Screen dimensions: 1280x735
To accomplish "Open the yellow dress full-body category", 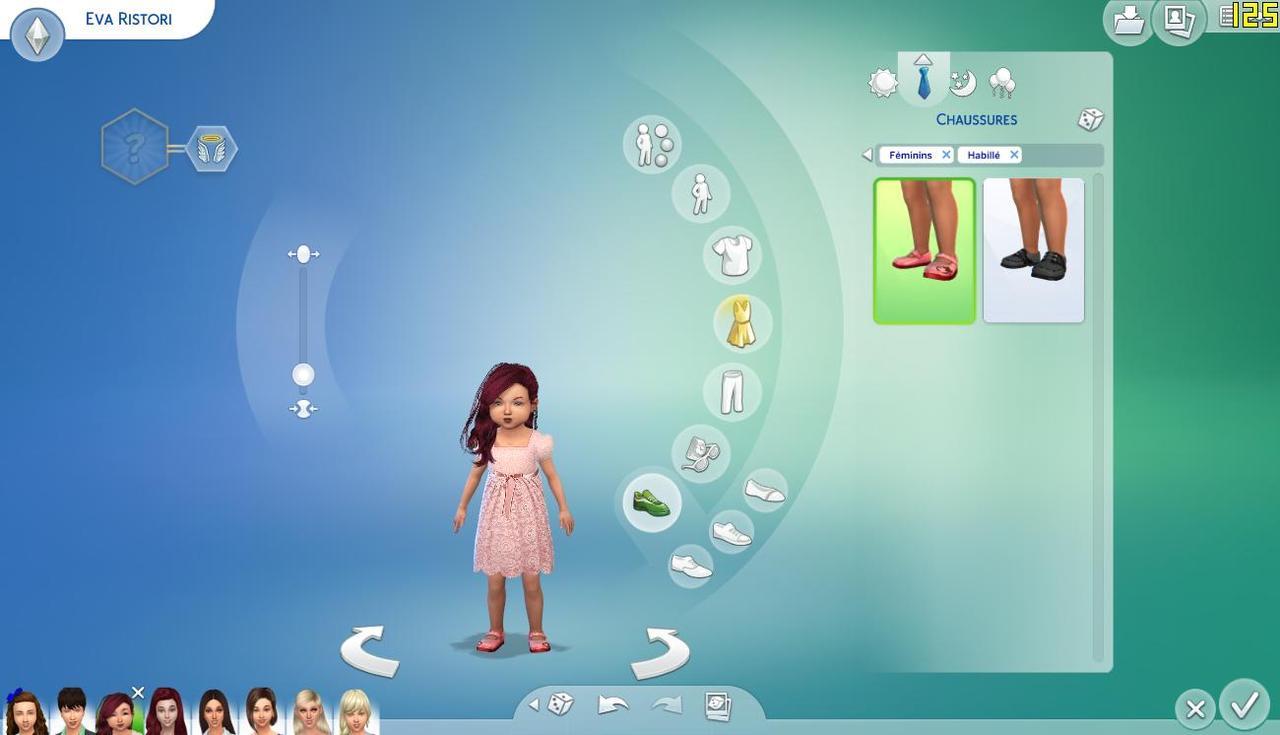I will 741,323.
